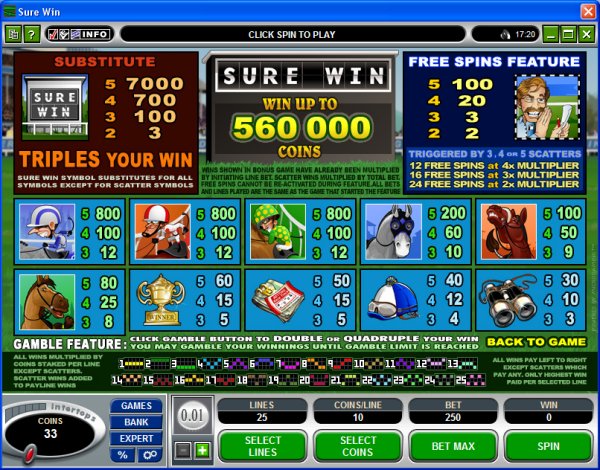Open the gear options button

(x=148, y=455)
